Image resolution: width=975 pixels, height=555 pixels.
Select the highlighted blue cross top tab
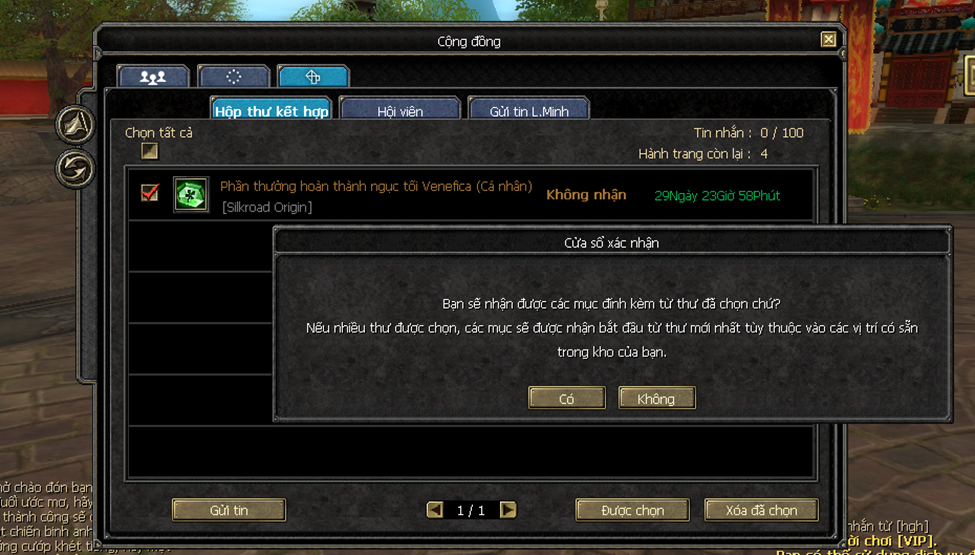(313, 77)
